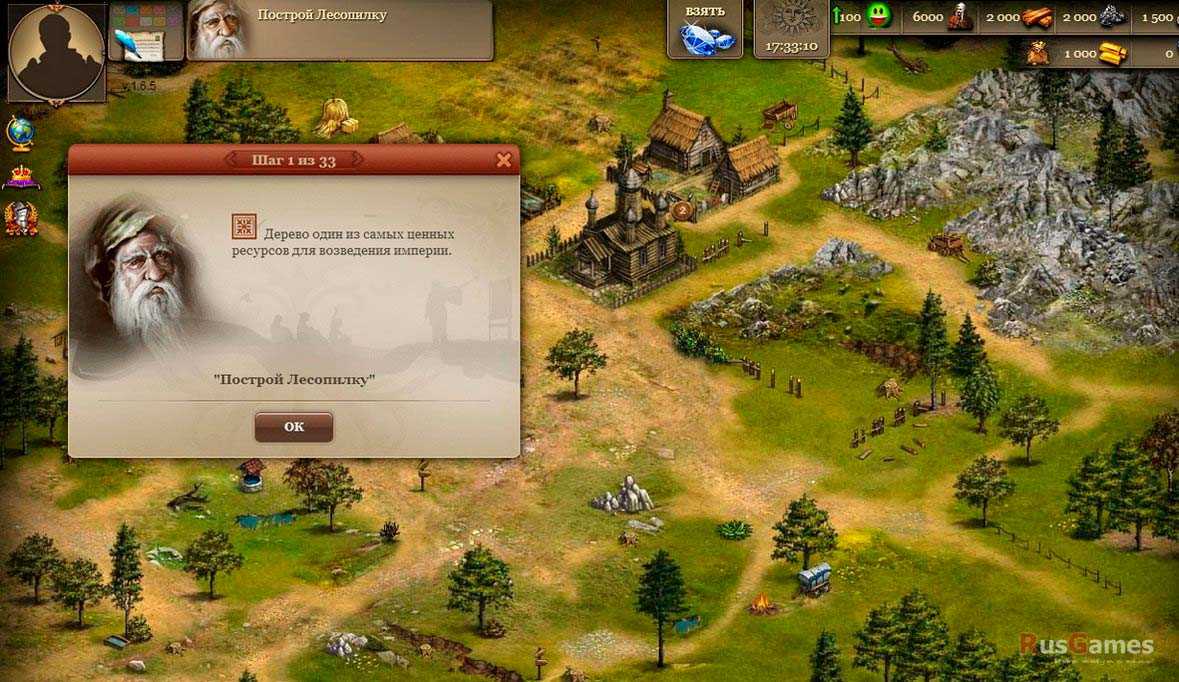Click the coin sack icon
The image size is (1179, 682).
click(1038, 54)
